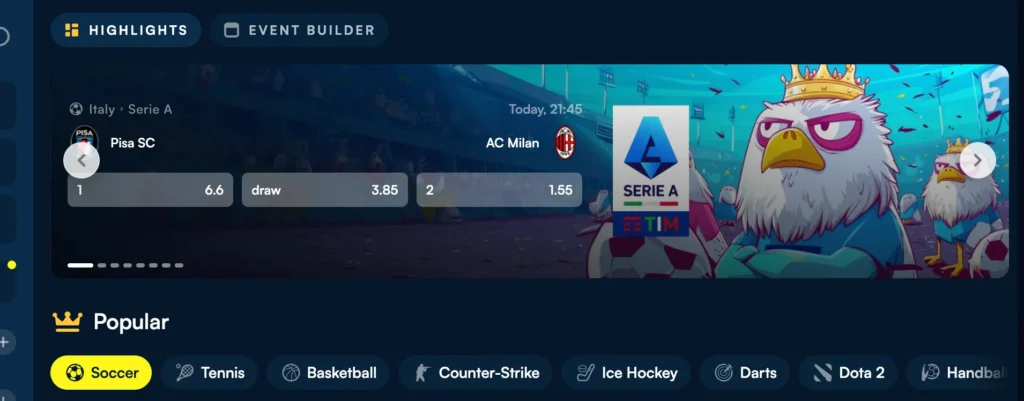Choose AC Milan win at 1.55
The height and width of the screenshot is (401, 1024).
(498, 190)
